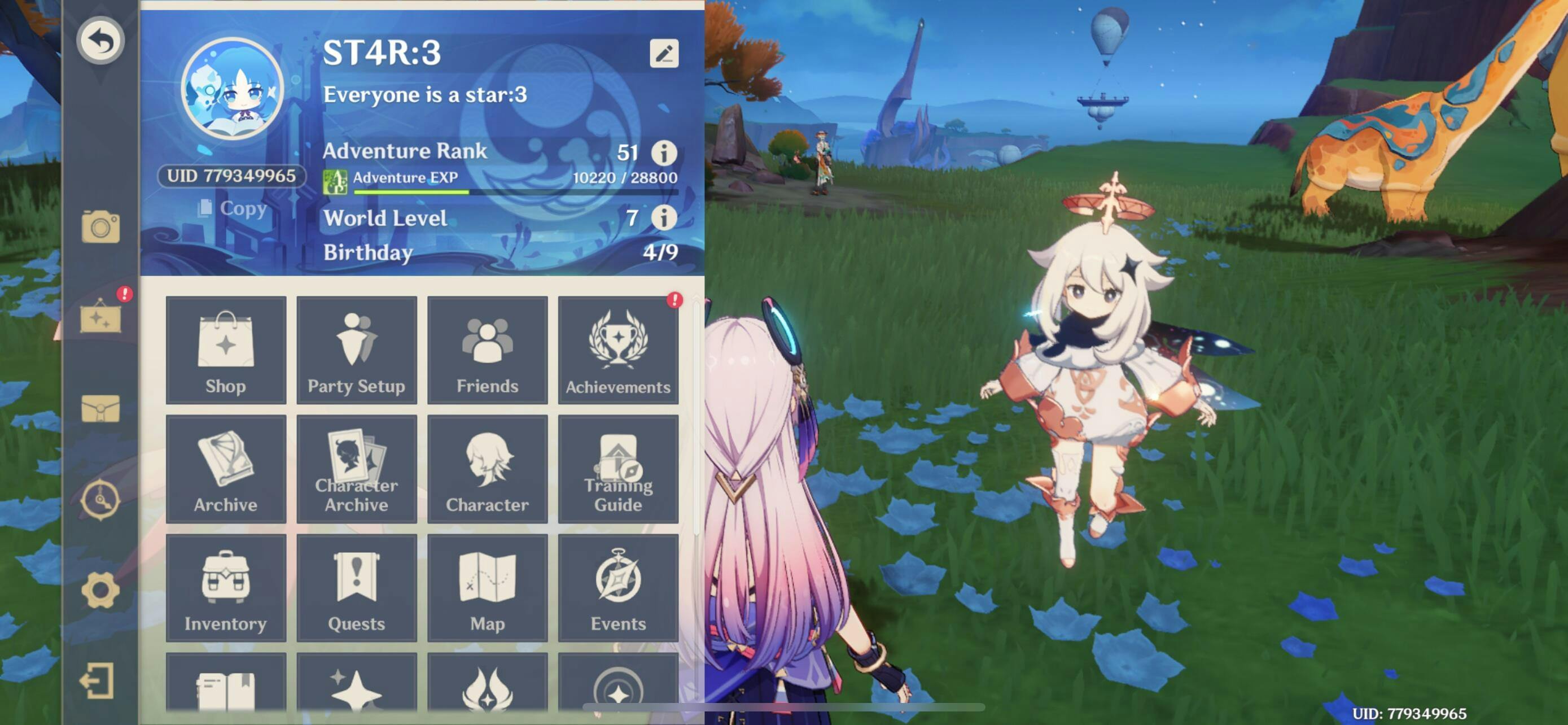The height and width of the screenshot is (725, 1568).
Task: Open the Map
Action: tap(488, 587)
